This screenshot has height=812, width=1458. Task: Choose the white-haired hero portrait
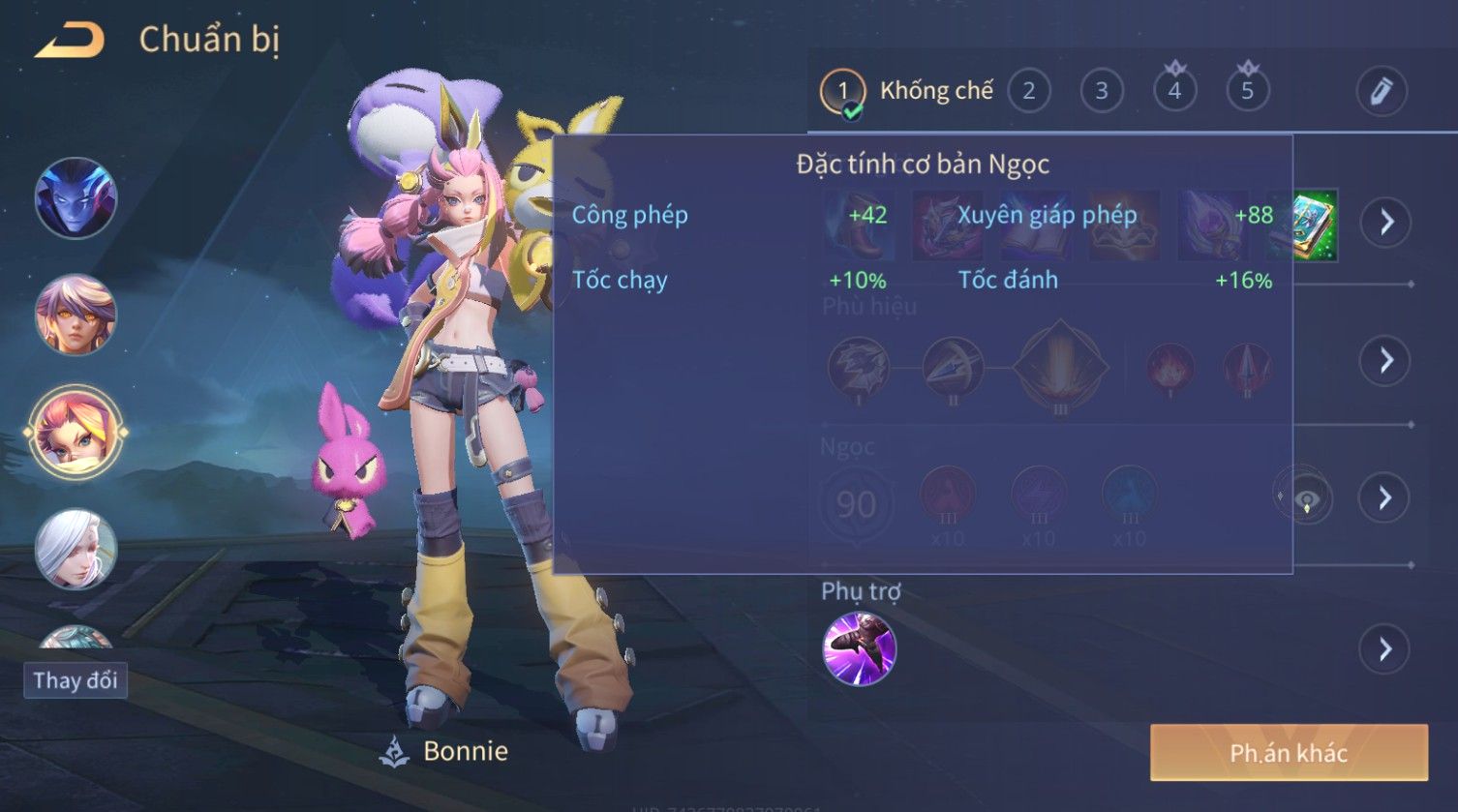(76, 549)
